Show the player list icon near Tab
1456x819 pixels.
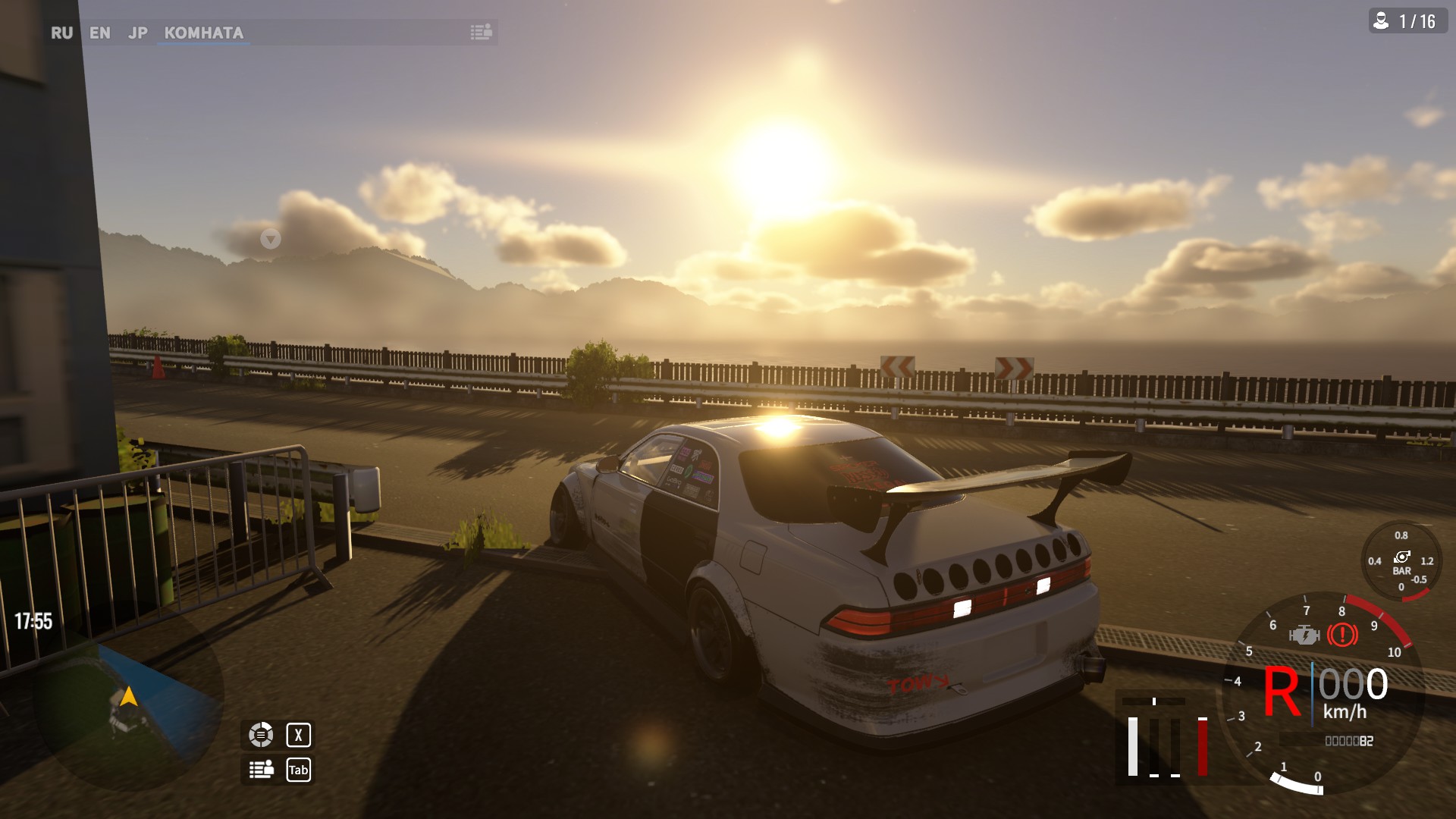pos(261,770)
